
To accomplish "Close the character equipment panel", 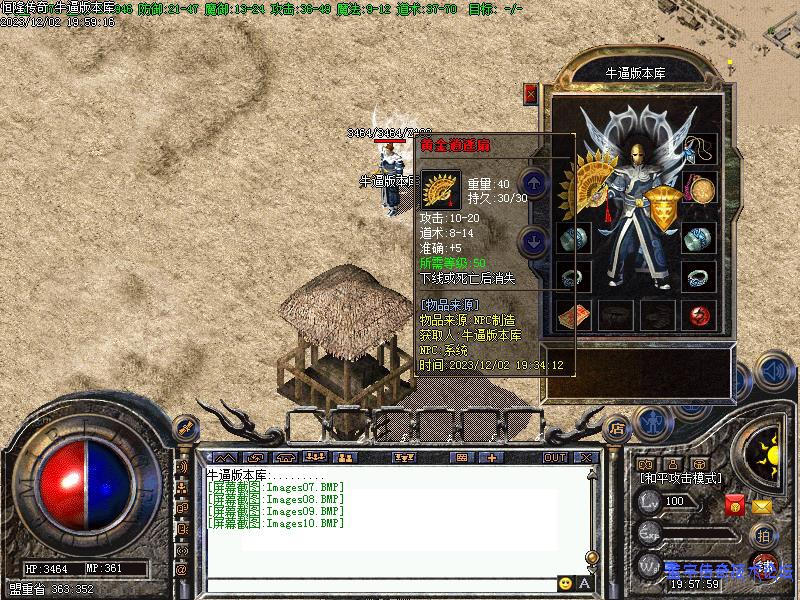I will pos(531,94).
